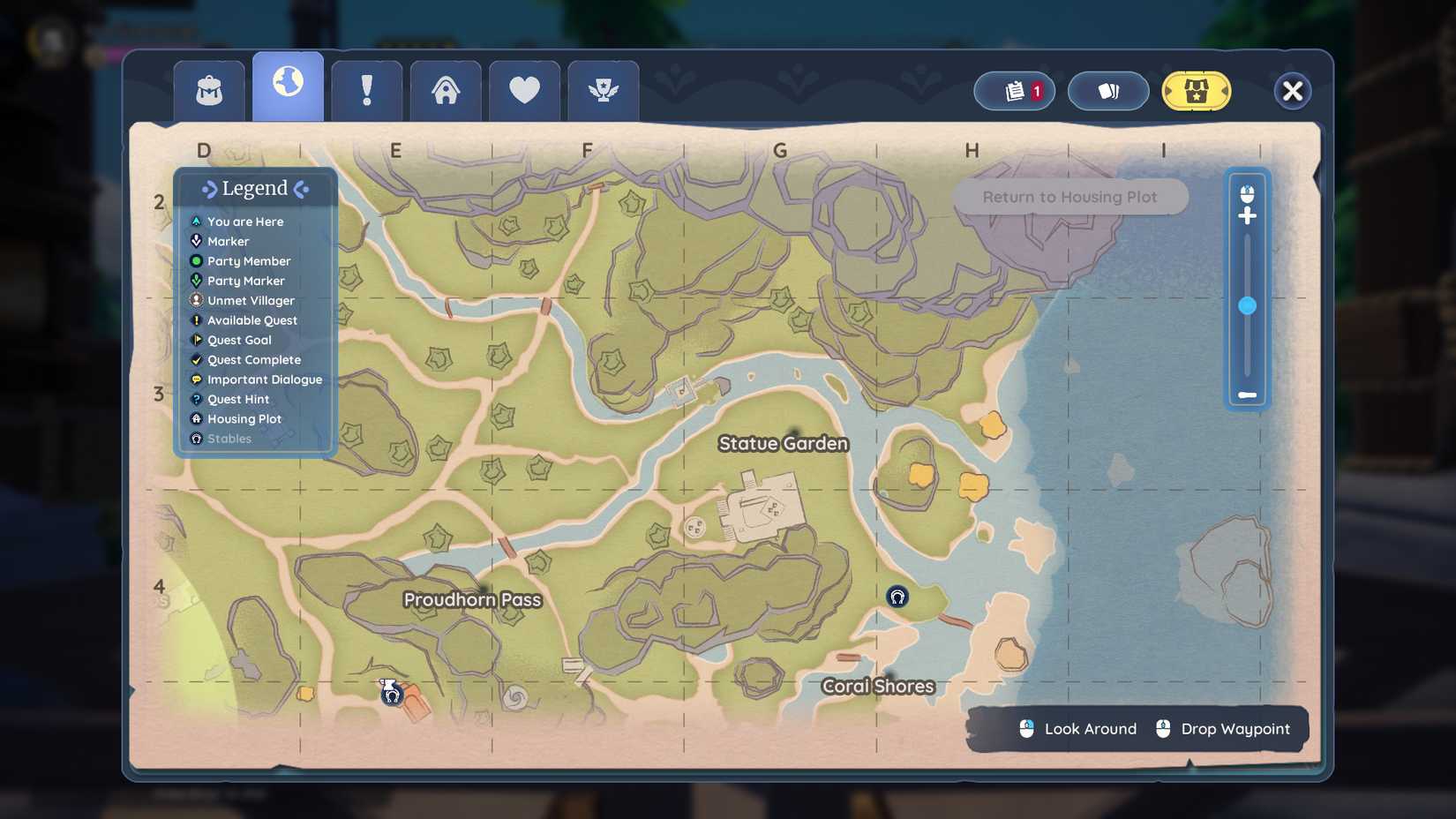The height and width of the screenshot is (819, 1456).
Task: Open quest tracker with notification badge
Action: click(1013, 91)
